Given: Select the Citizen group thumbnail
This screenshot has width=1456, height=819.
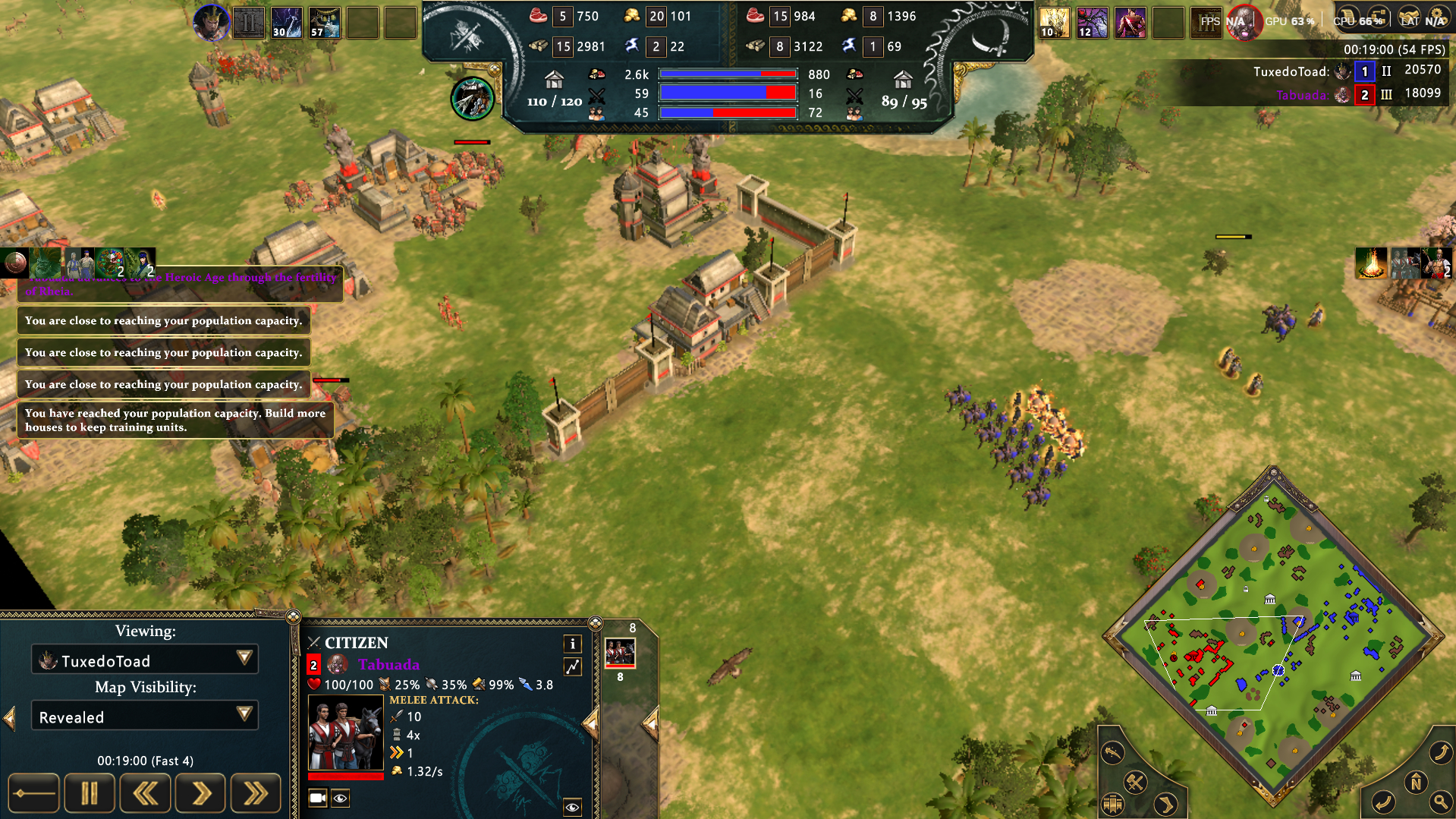Looking at the screenshot, I should (x=620, y=652).
